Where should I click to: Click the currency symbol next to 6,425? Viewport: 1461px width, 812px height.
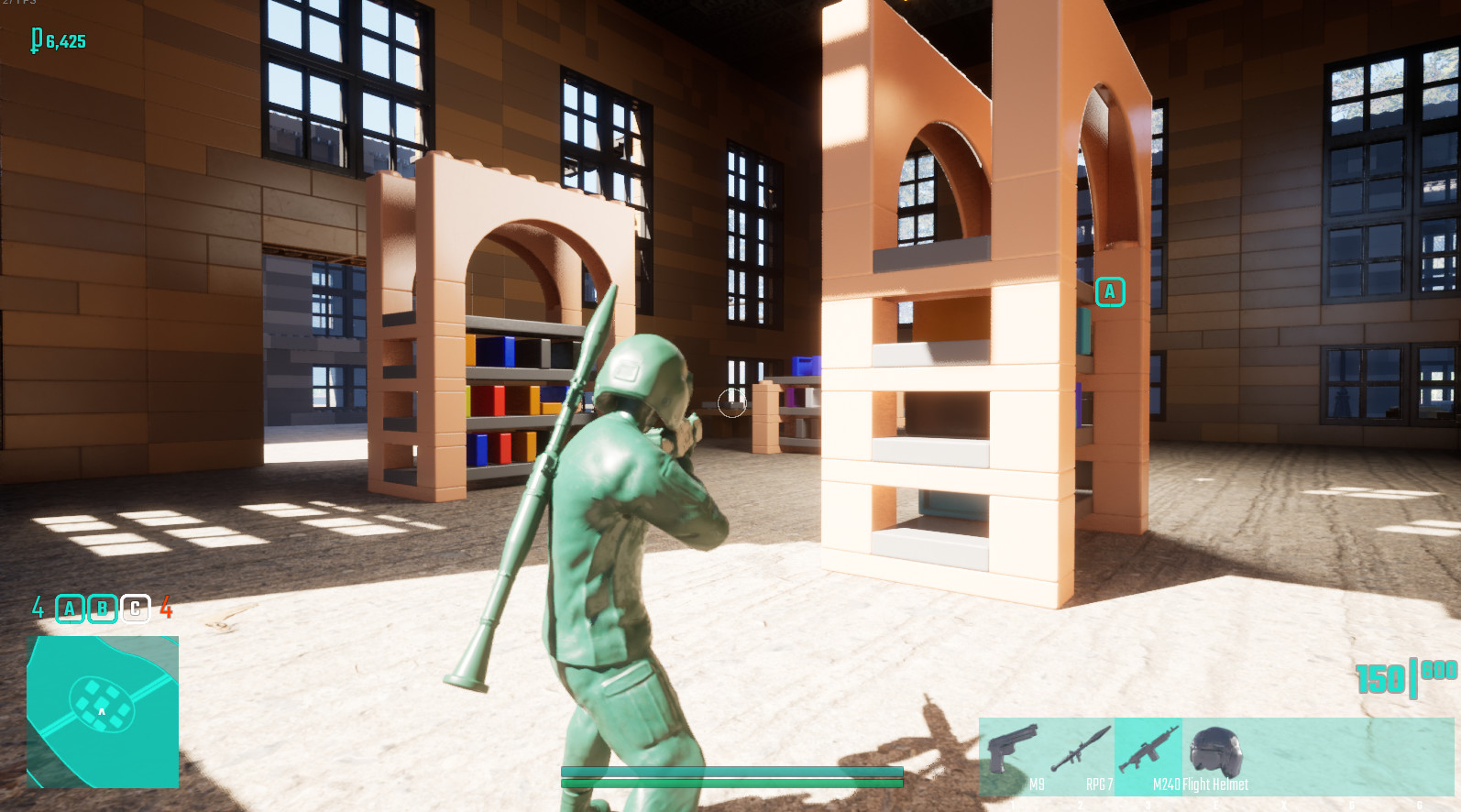(x=37, y=41)
